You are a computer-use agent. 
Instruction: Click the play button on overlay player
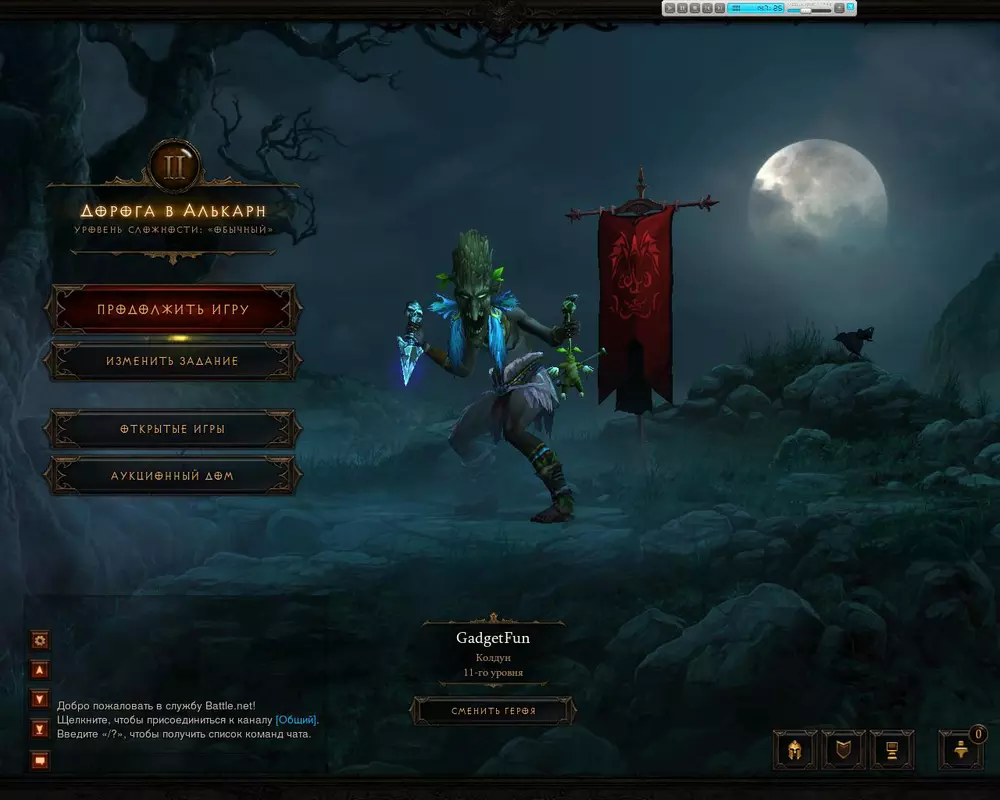click(x=669, y=8)
